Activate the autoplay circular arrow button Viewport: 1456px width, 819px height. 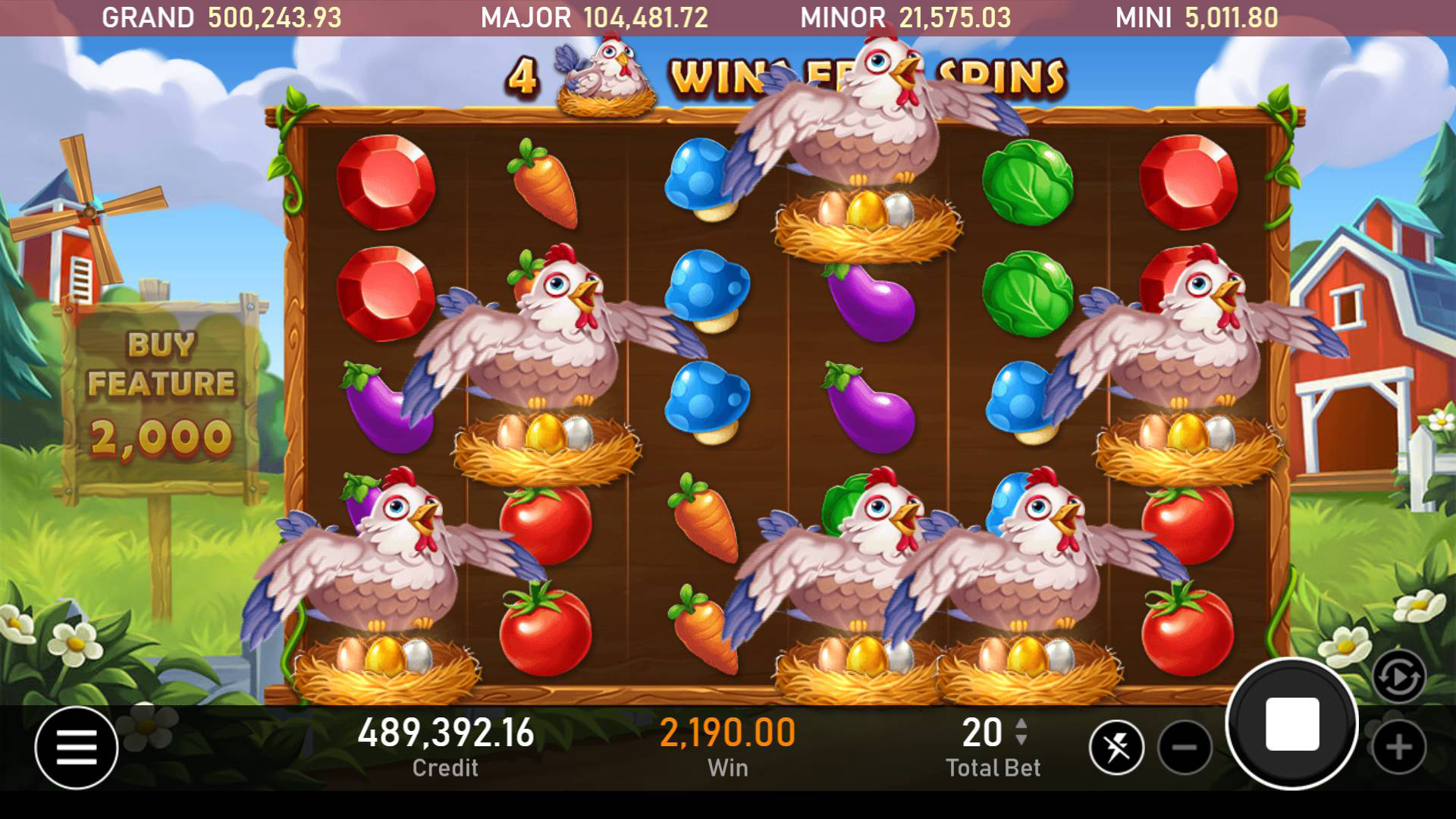1398,676
